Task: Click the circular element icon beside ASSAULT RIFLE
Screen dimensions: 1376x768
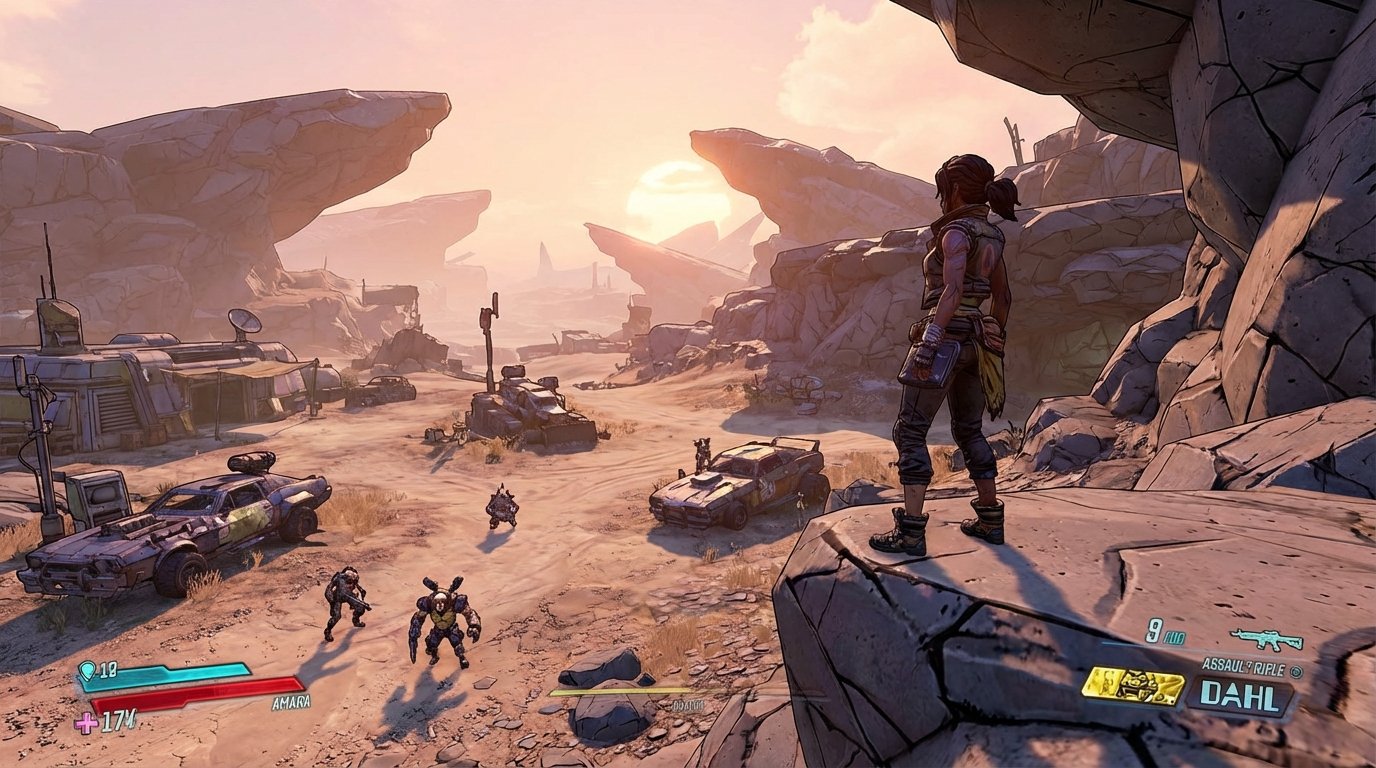Action: [x=1297, y=673]
